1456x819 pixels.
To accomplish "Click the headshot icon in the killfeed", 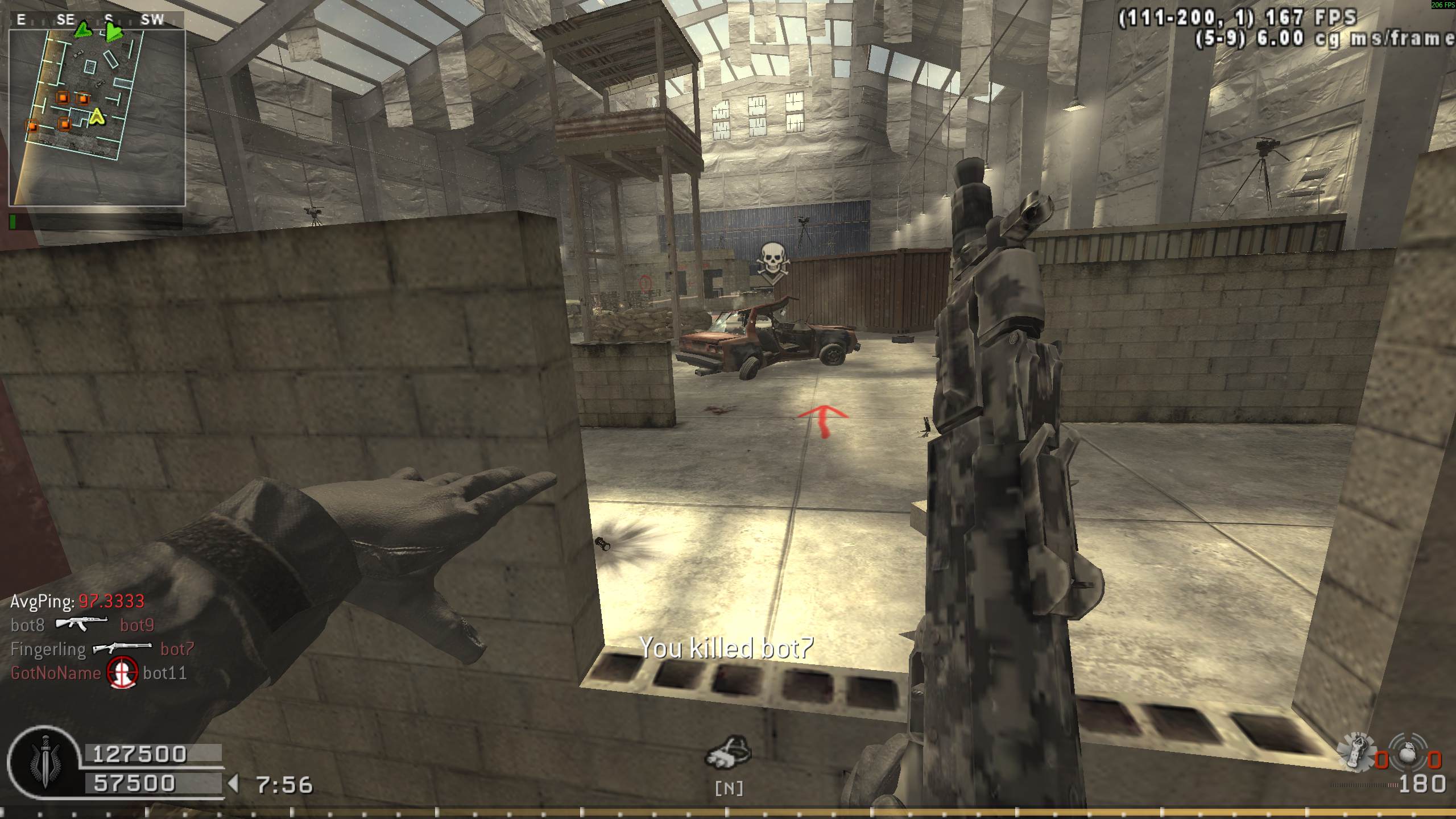I will (123, 673).
